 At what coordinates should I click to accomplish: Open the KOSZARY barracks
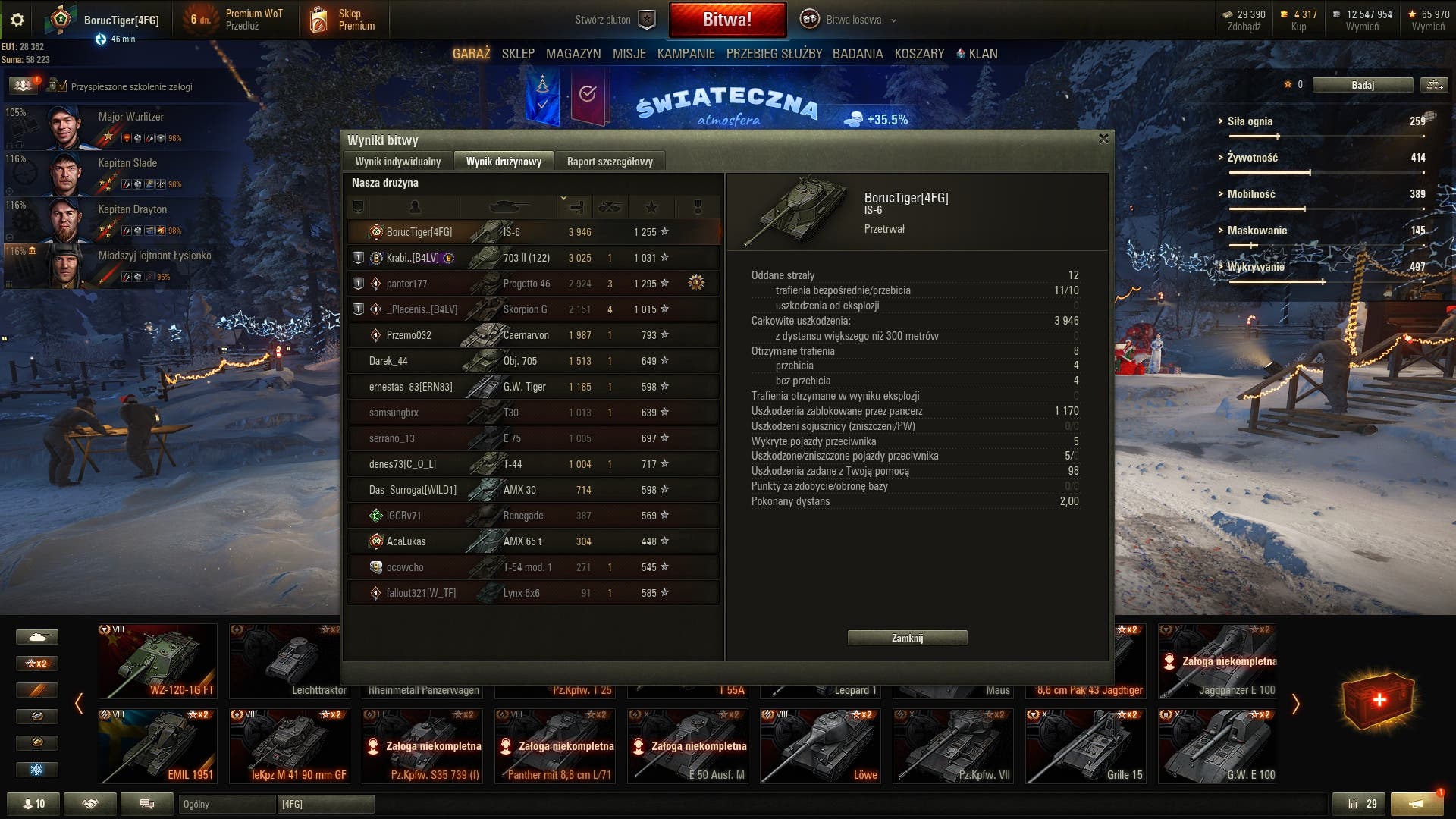pyautogui.click(x=919, y=54)
